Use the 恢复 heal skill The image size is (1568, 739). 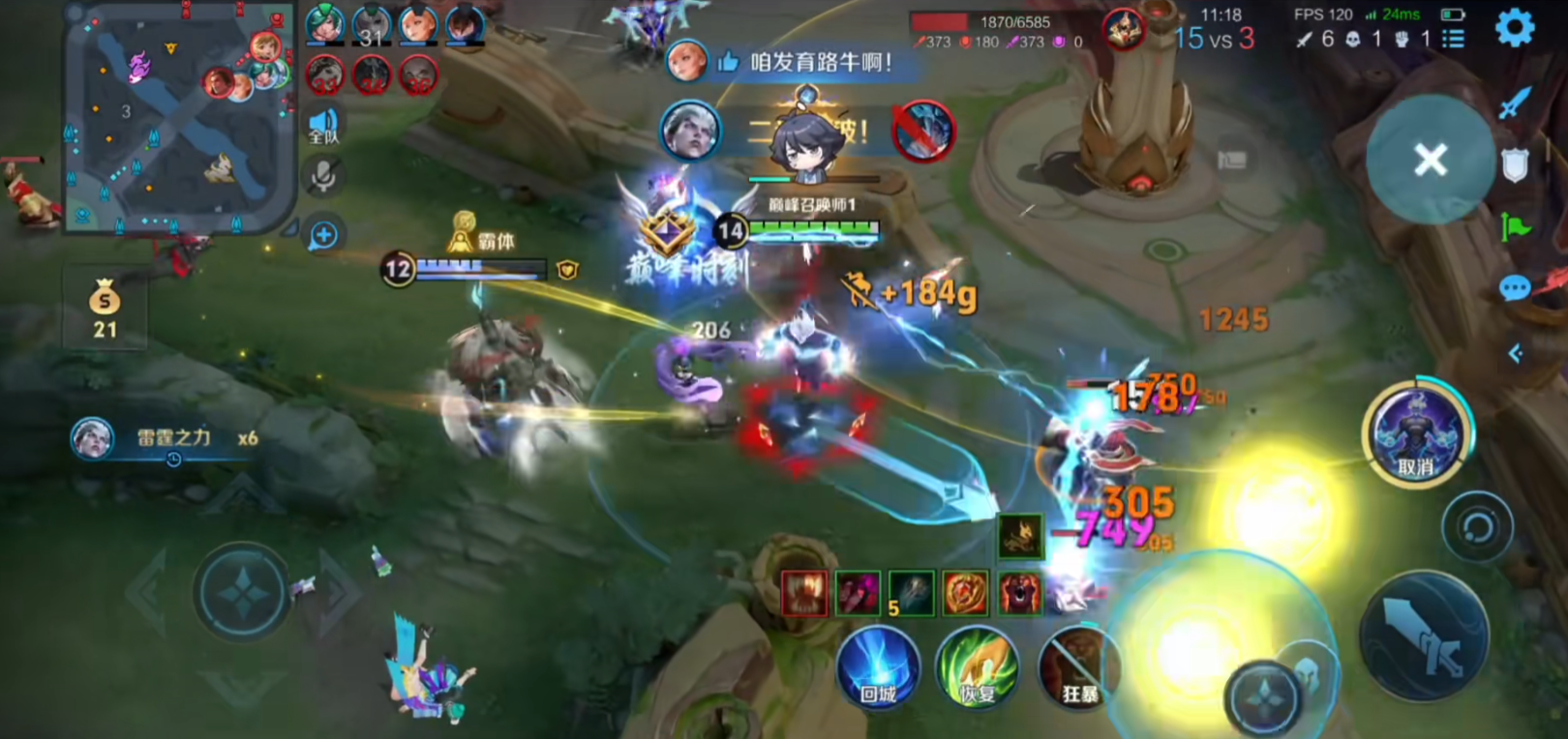pos(978,667)
